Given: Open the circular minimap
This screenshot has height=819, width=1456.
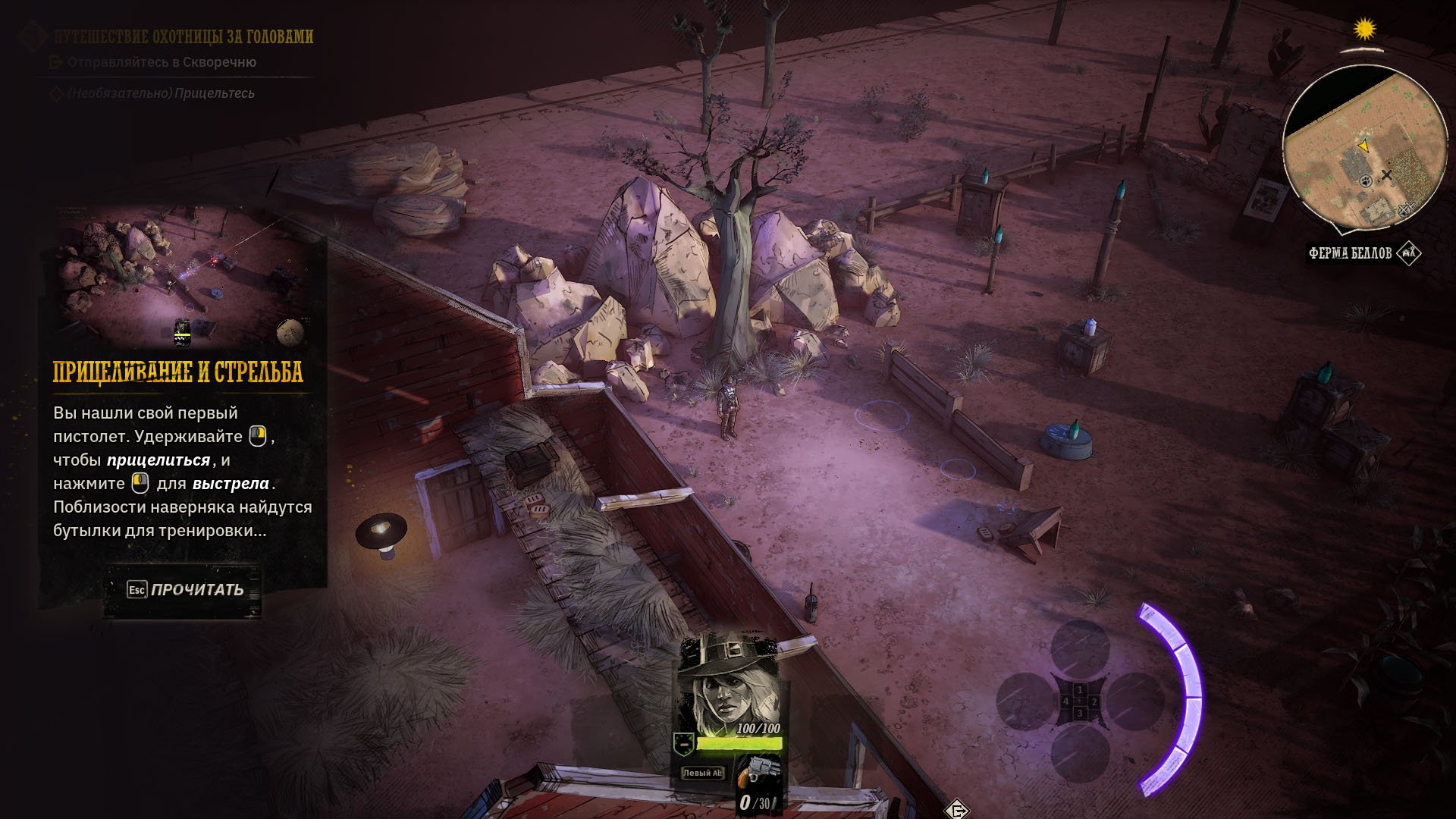Looking at the screenshot, I should [x=1364, y=148].
